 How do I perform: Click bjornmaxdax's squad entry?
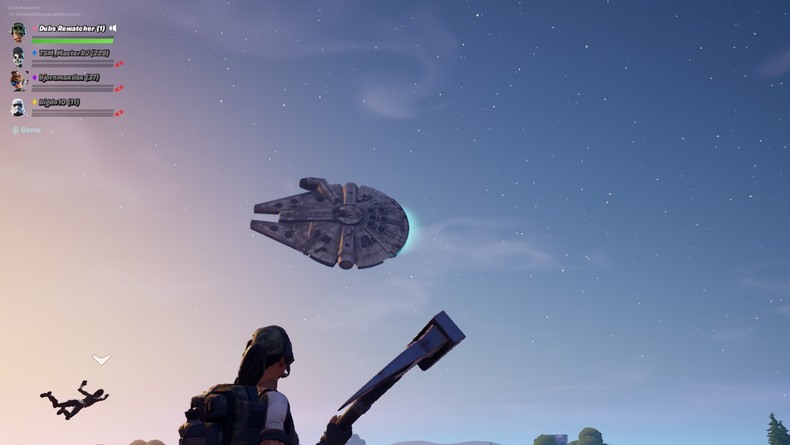68,78
